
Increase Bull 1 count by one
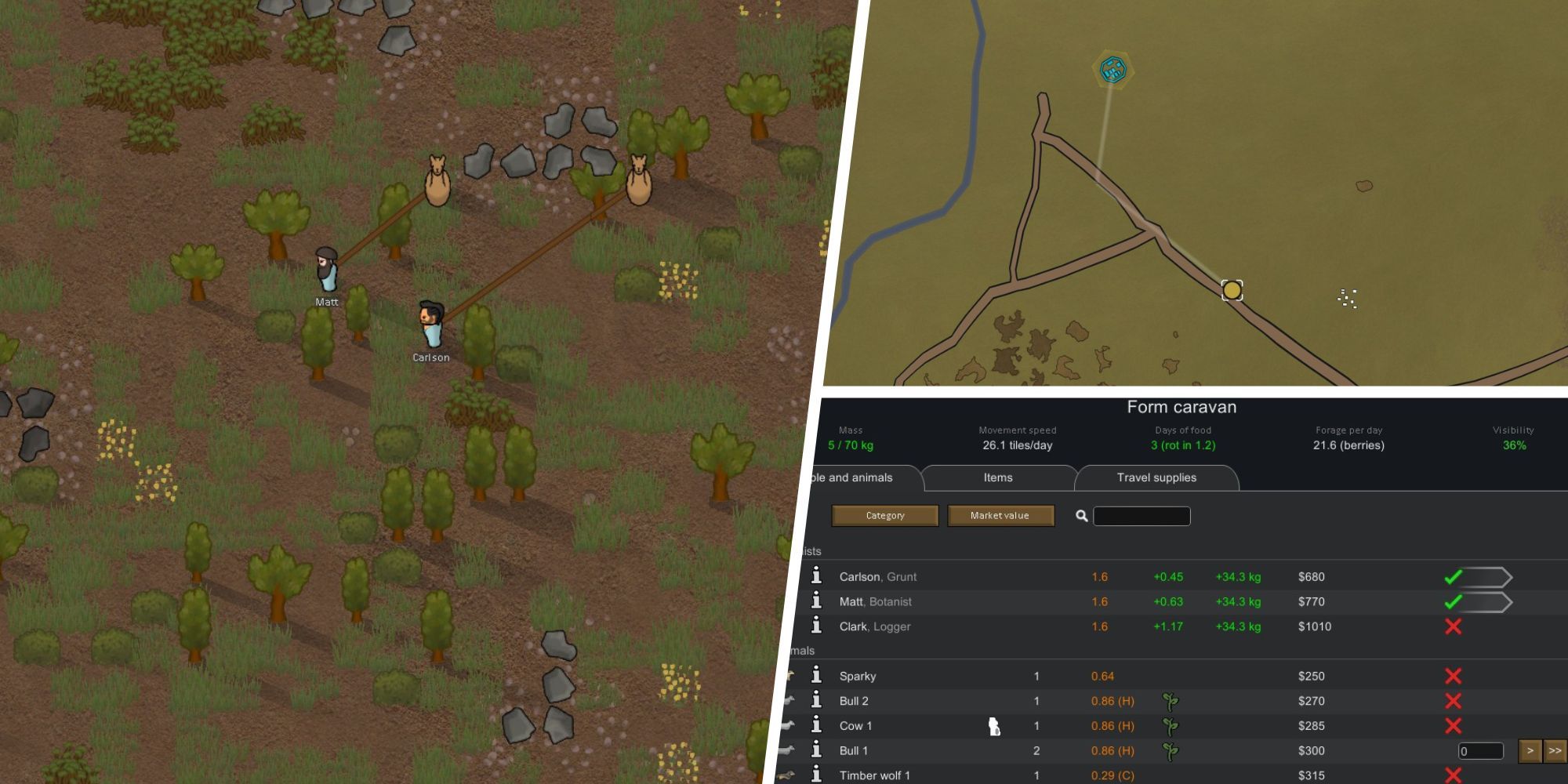point(1530,751)
